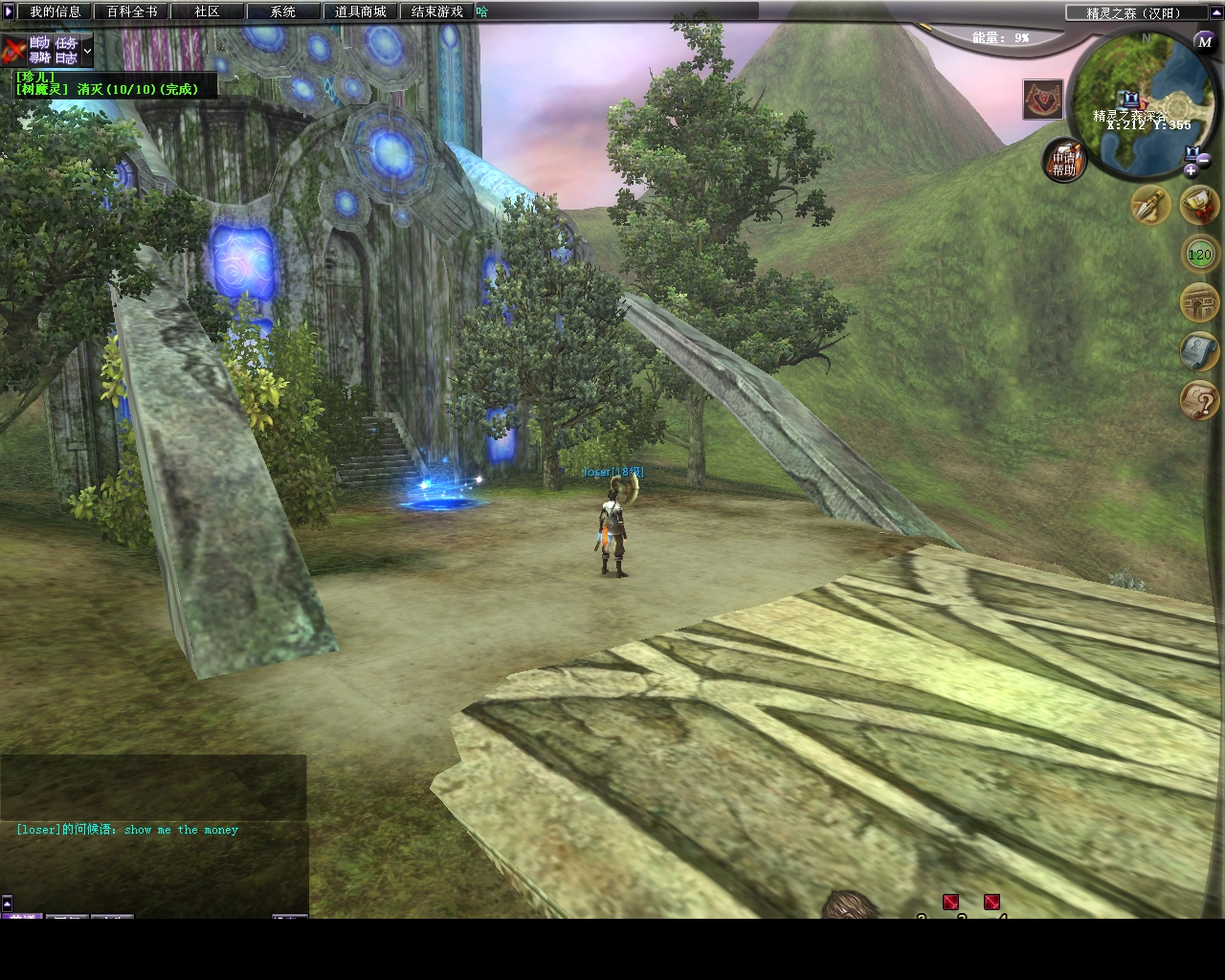Open the 我的信息 (My Info) menu

[55, 11]
